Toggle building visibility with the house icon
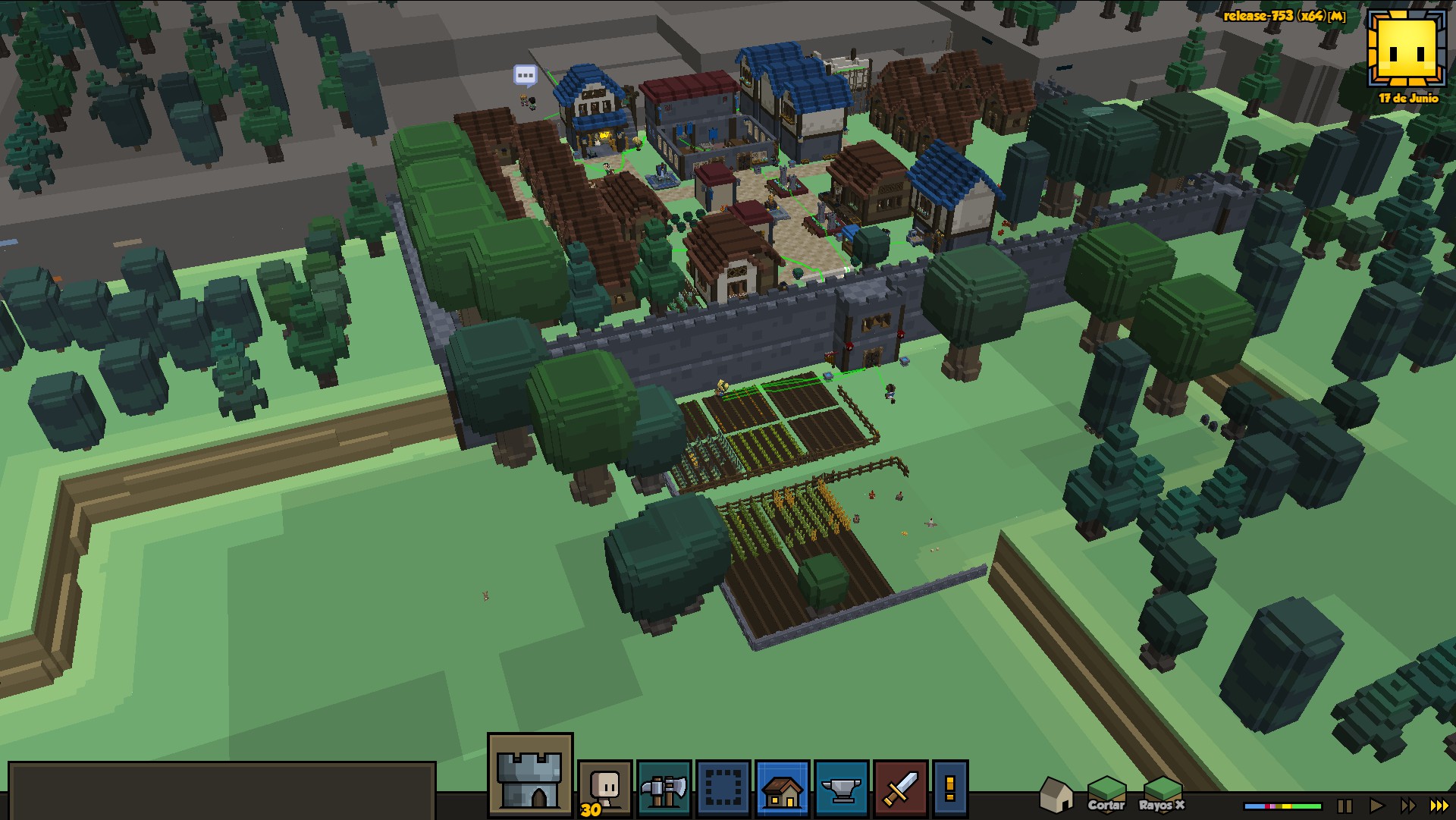The image size is (1456, 820). click(1056, 796)
